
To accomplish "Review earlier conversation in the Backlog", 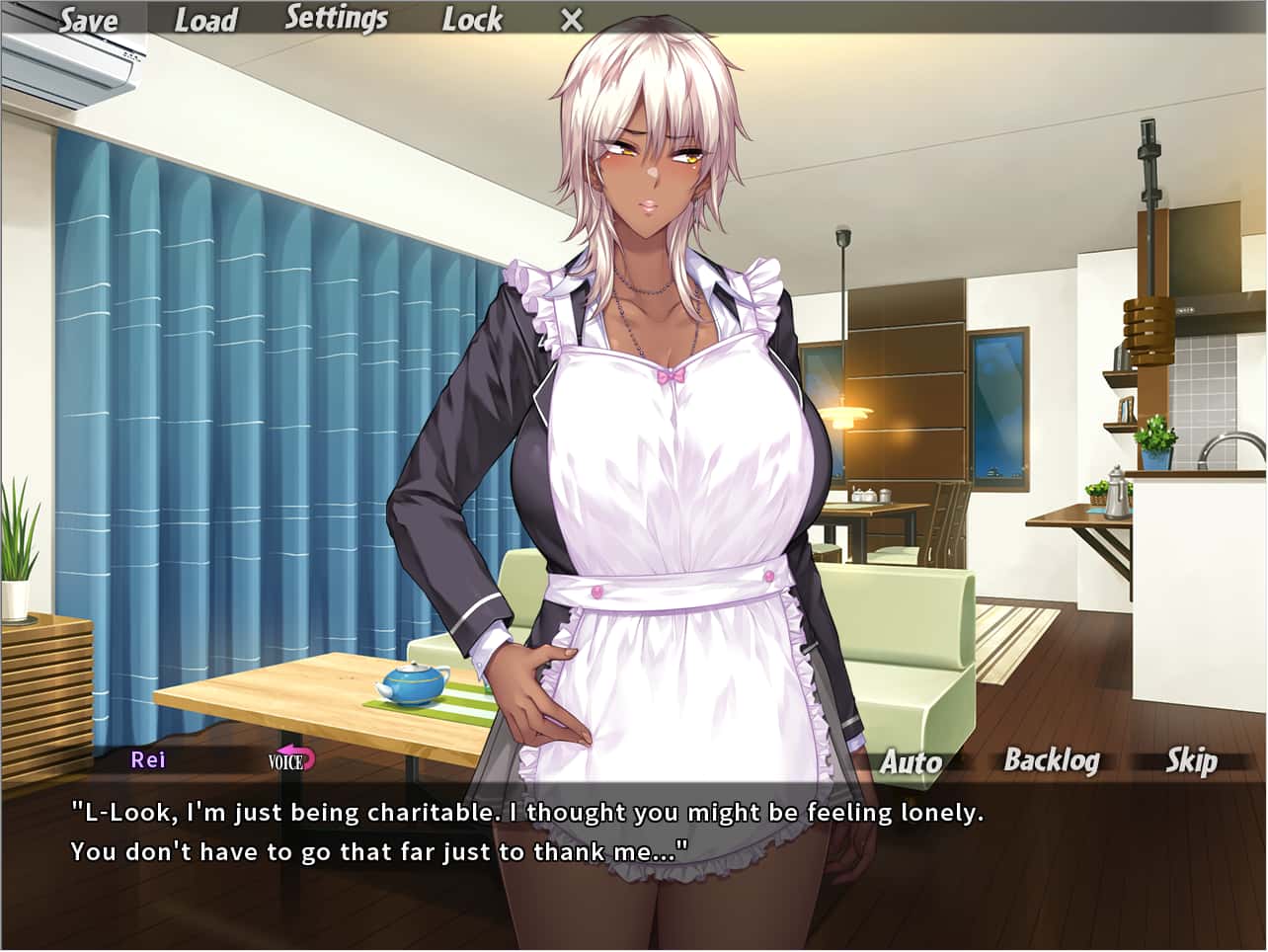I will 1053,761.
